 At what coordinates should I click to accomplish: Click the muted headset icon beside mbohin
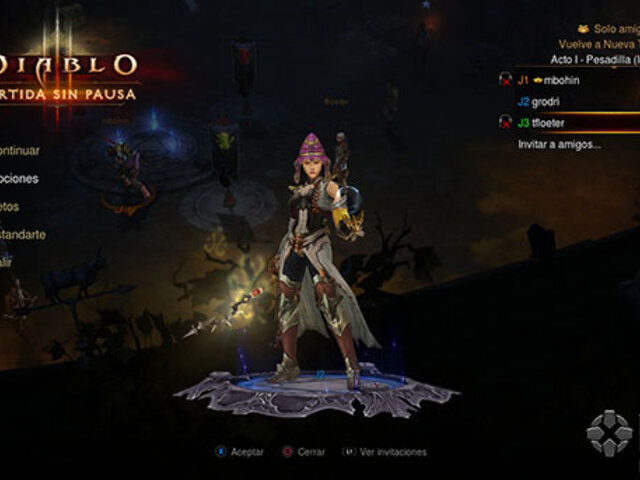[506, 79]
